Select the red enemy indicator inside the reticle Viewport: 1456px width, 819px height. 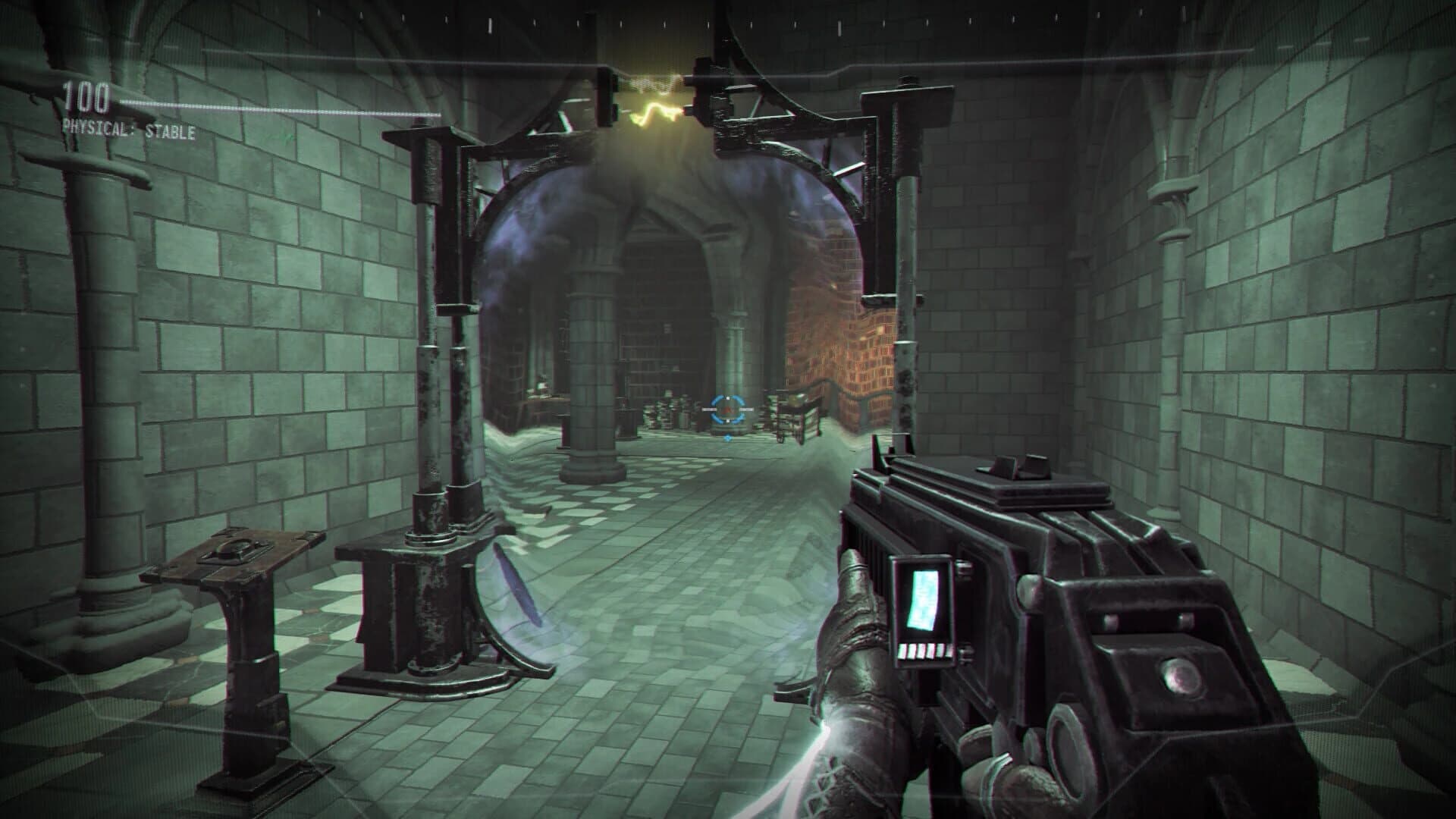(x=728, y=409)
